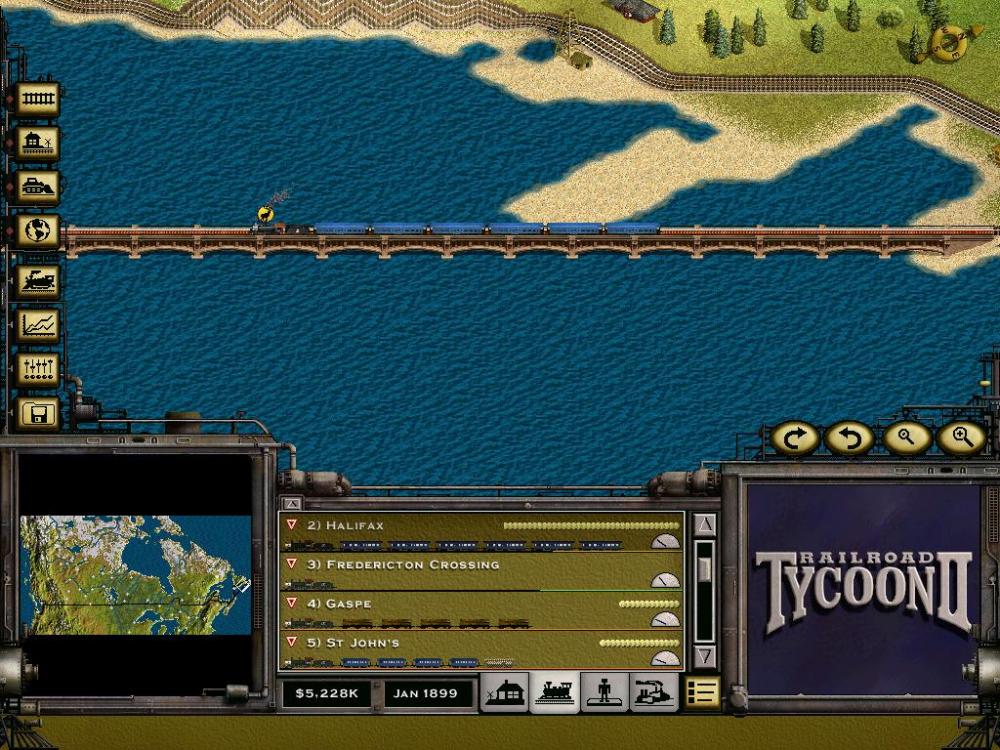Switch to the players list tab
1000x750 pixels.
604,692
